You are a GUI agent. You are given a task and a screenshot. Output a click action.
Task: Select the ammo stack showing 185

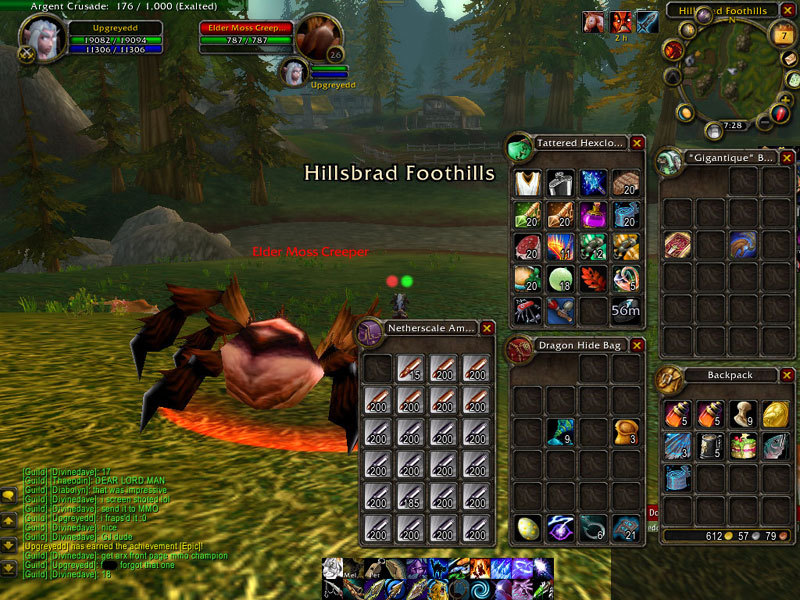(x=410, y=497)
